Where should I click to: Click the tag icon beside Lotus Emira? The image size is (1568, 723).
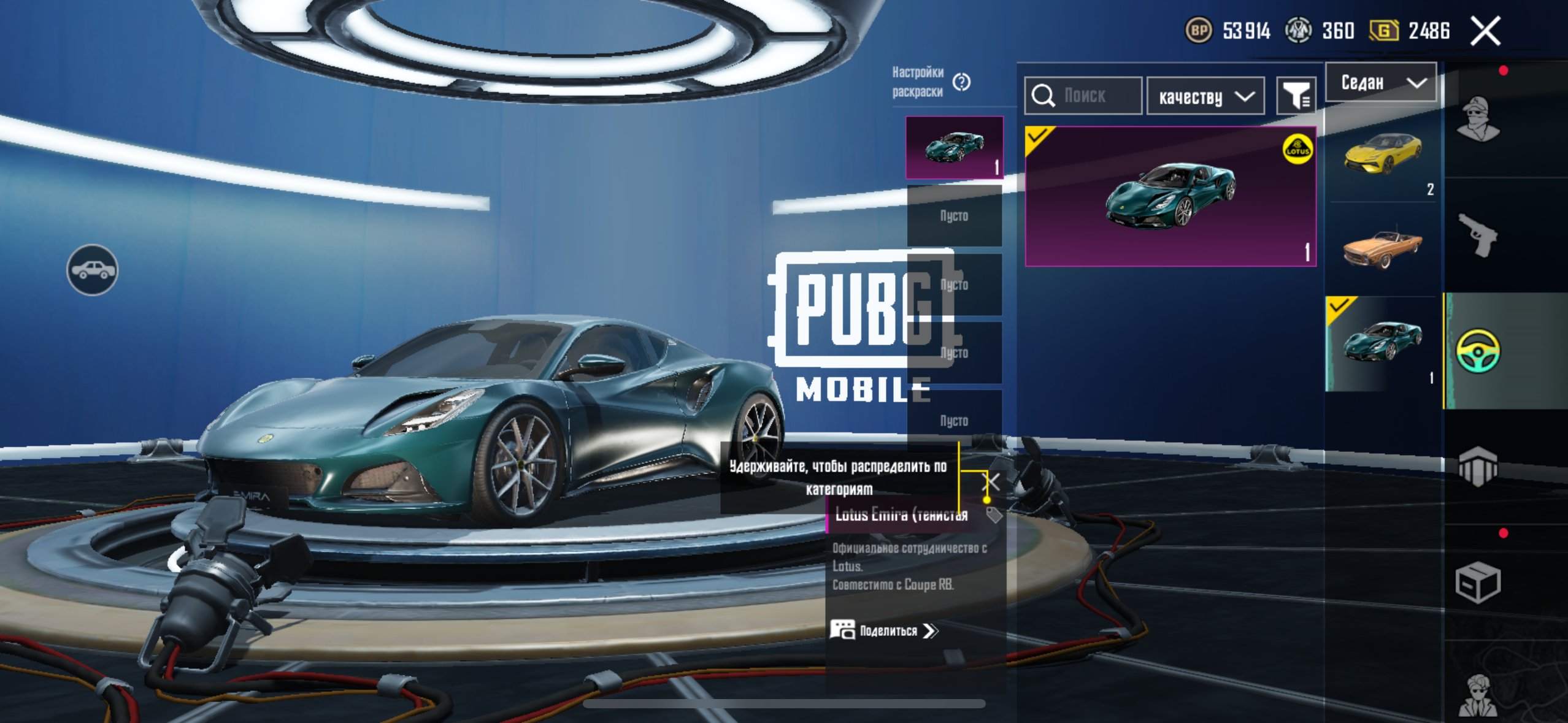coord(994,515)
